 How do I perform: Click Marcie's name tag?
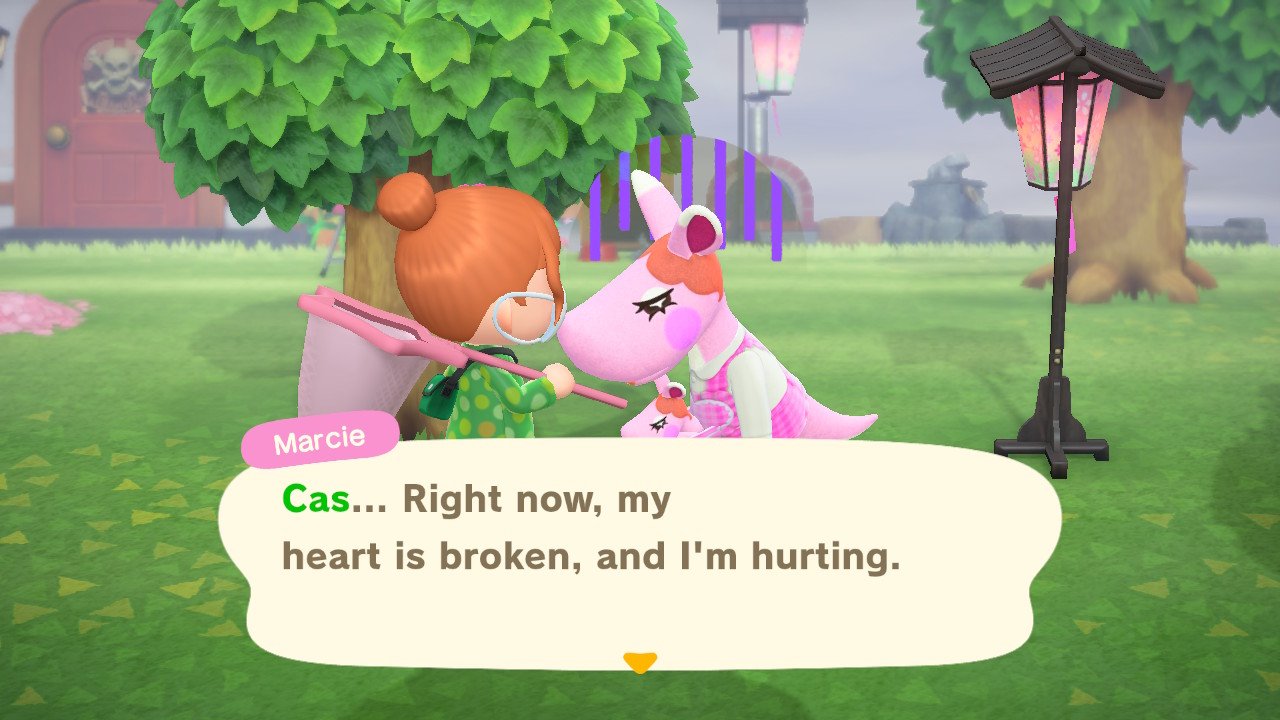[318, 436]
